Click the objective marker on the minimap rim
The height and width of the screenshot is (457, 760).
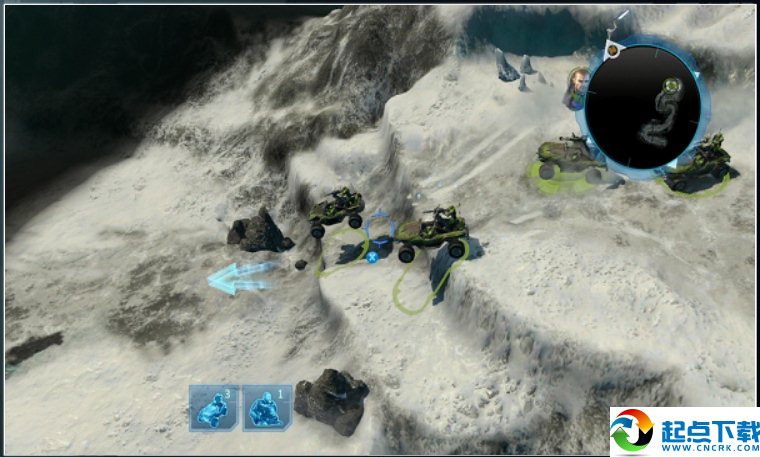tap(614, 48)
